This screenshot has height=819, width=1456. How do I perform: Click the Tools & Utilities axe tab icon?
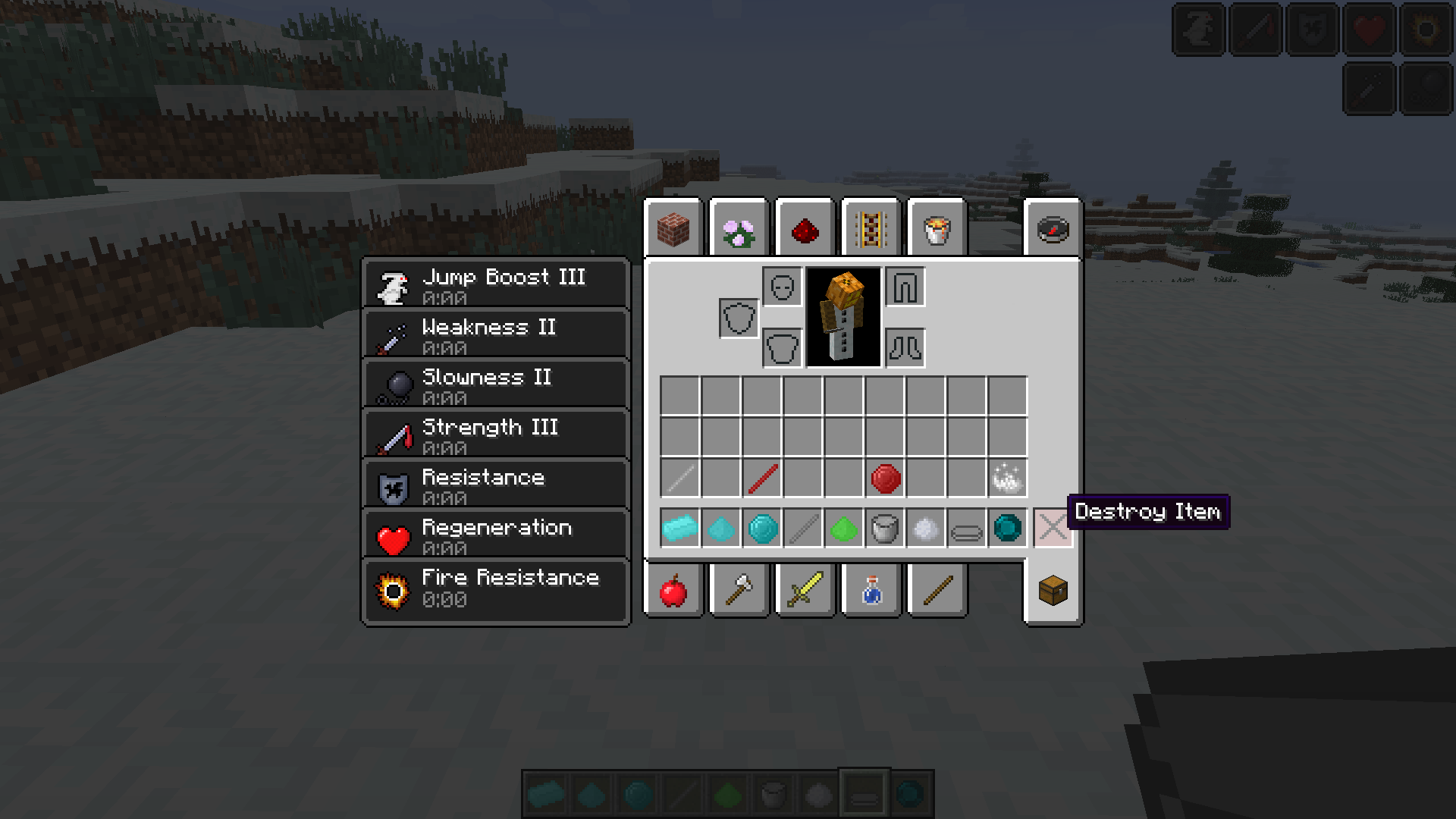point(739,590)
